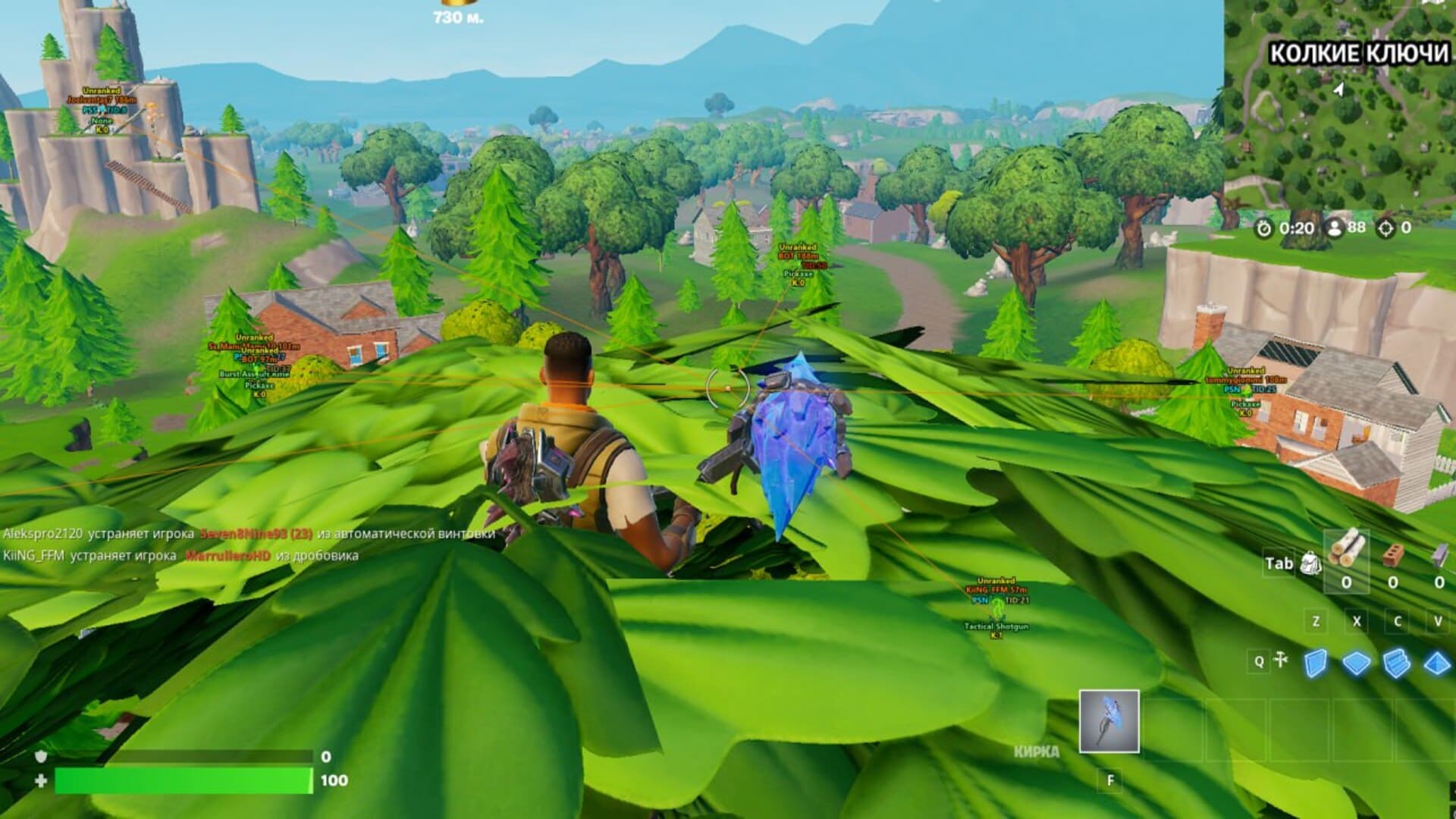This screenshot has width=1456, height=819.
Task: Click Seven8Nine93 elimination message
Action: pos(243,535)
